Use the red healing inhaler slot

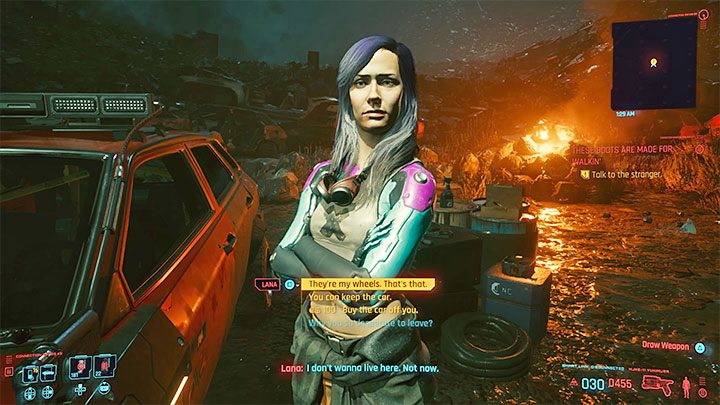[103, 365]
